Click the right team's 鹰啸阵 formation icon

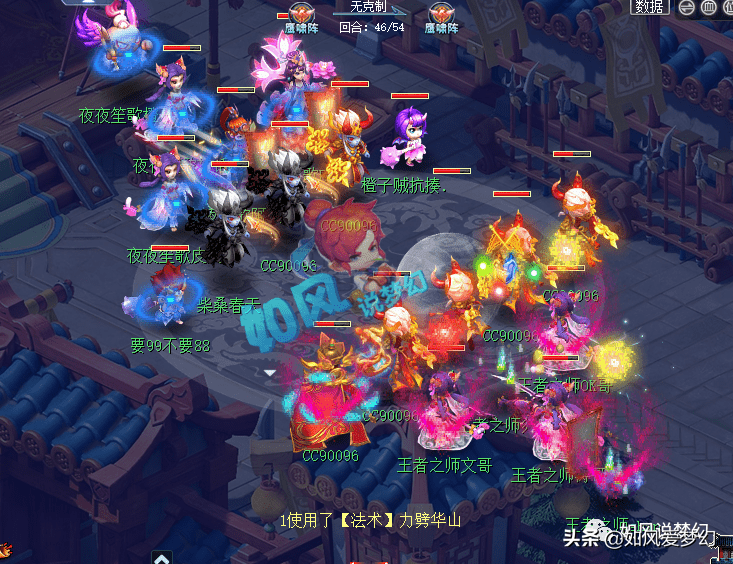coord(439,13)
